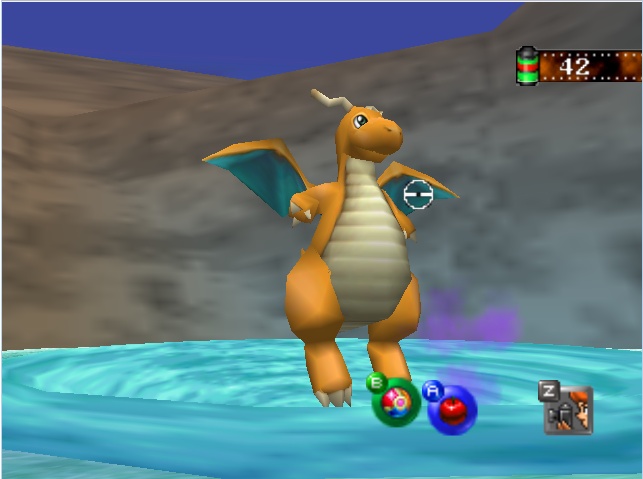Activate the Poké Flute icon
The width and height of the screenshot is (643, 479).
(570, 410)
